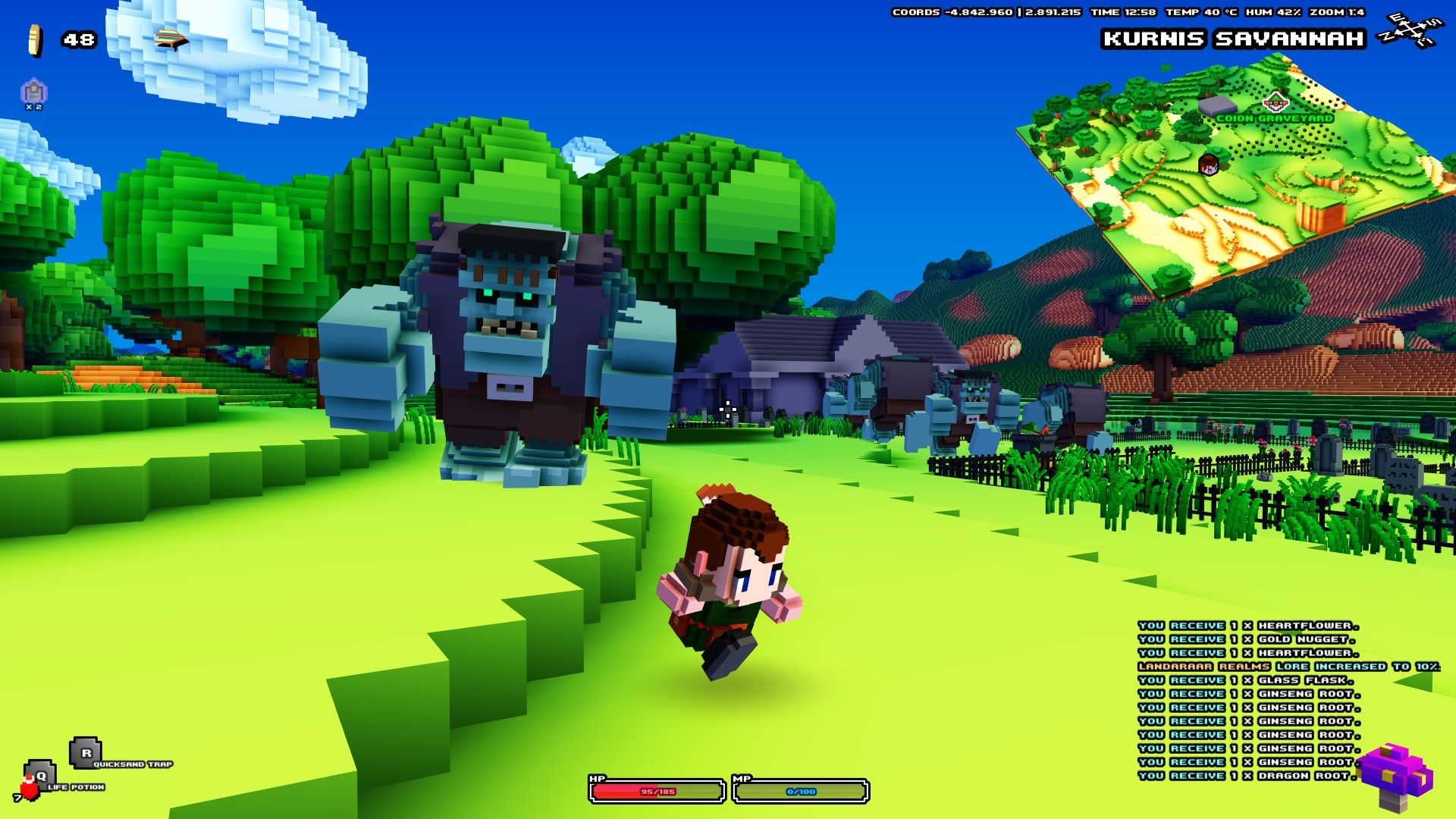The width and height of the screenshot is (1456, 819).
Task: Activate the Quicksand Trap in the R slot
Action: click(x=85, y=755)
